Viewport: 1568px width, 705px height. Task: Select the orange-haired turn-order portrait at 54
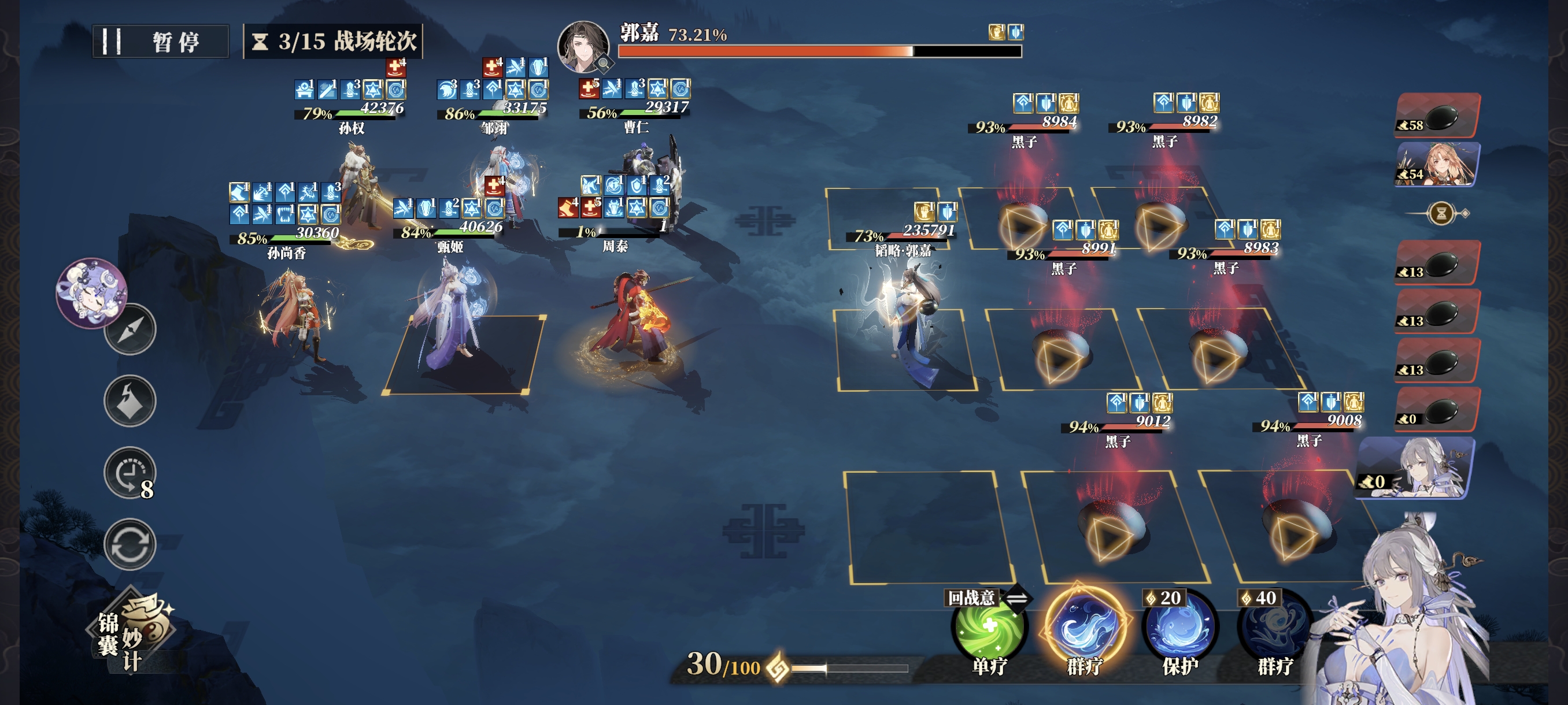[x=1438, y=164]
